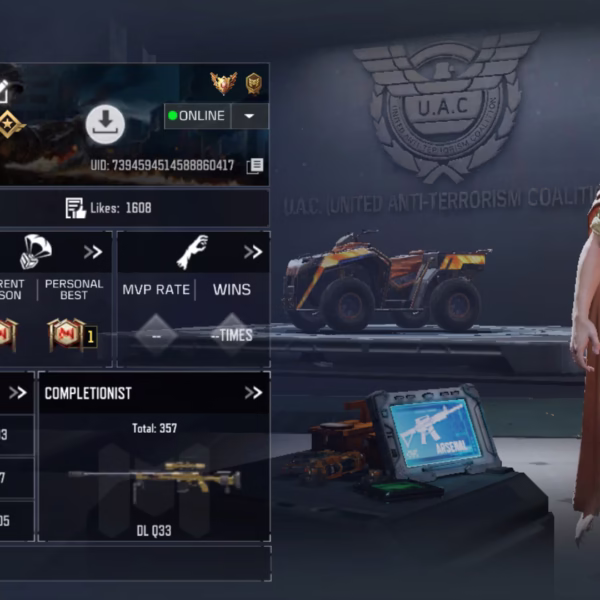Screen dimensions: 600x600
Task: Open the online status dropdown arrow
Action: pyautogui.click(x=250, y=116)
